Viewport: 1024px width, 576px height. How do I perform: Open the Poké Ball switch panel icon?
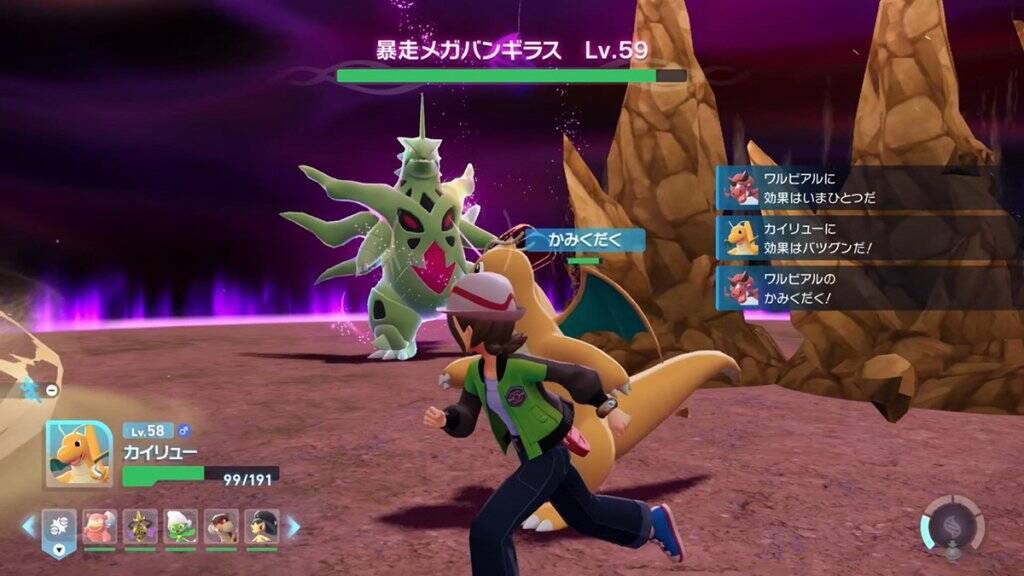click(x=59, y=528)
